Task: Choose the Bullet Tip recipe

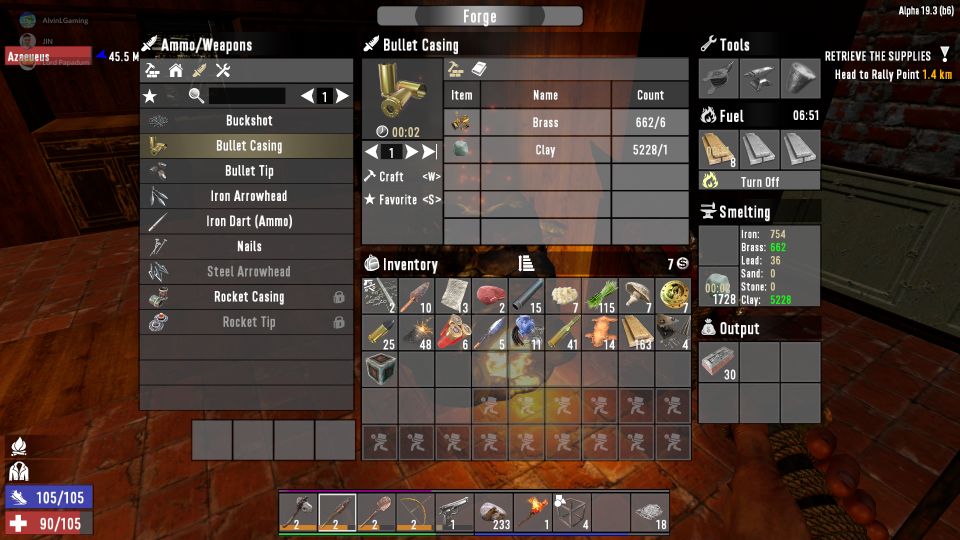Action: point(248,171)
